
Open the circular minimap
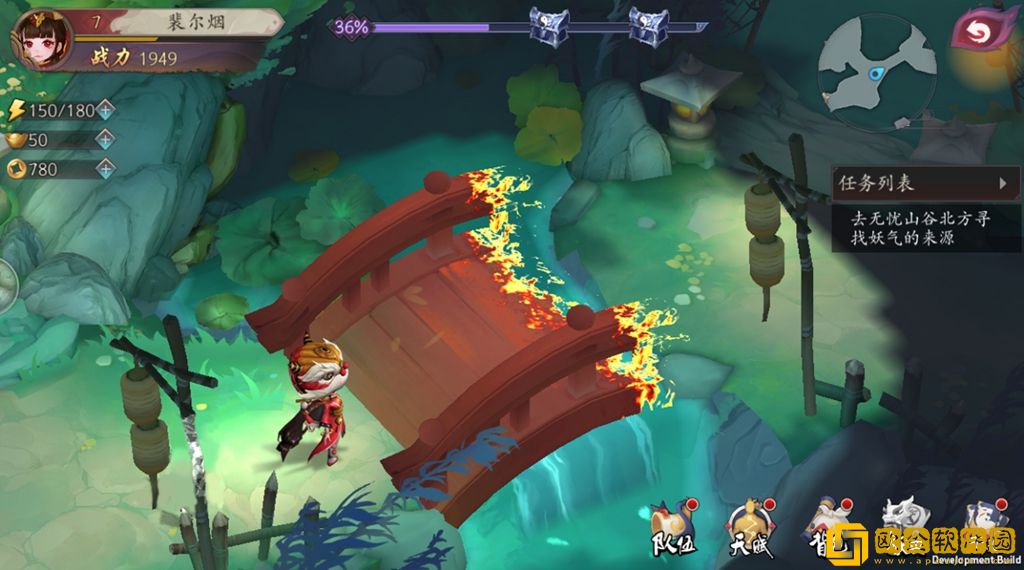[875, 70]
